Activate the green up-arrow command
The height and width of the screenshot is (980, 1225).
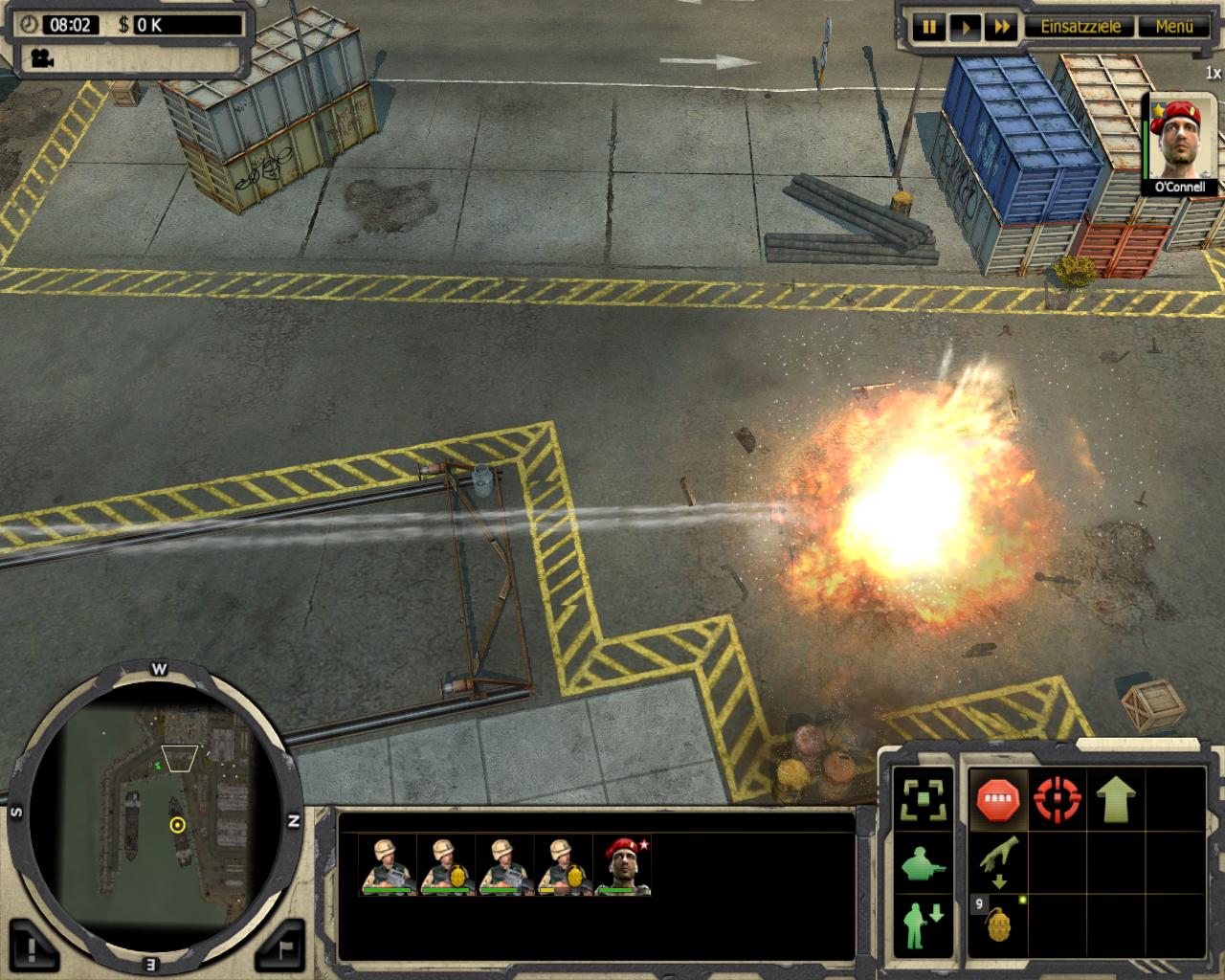[x=1116, y=798]
